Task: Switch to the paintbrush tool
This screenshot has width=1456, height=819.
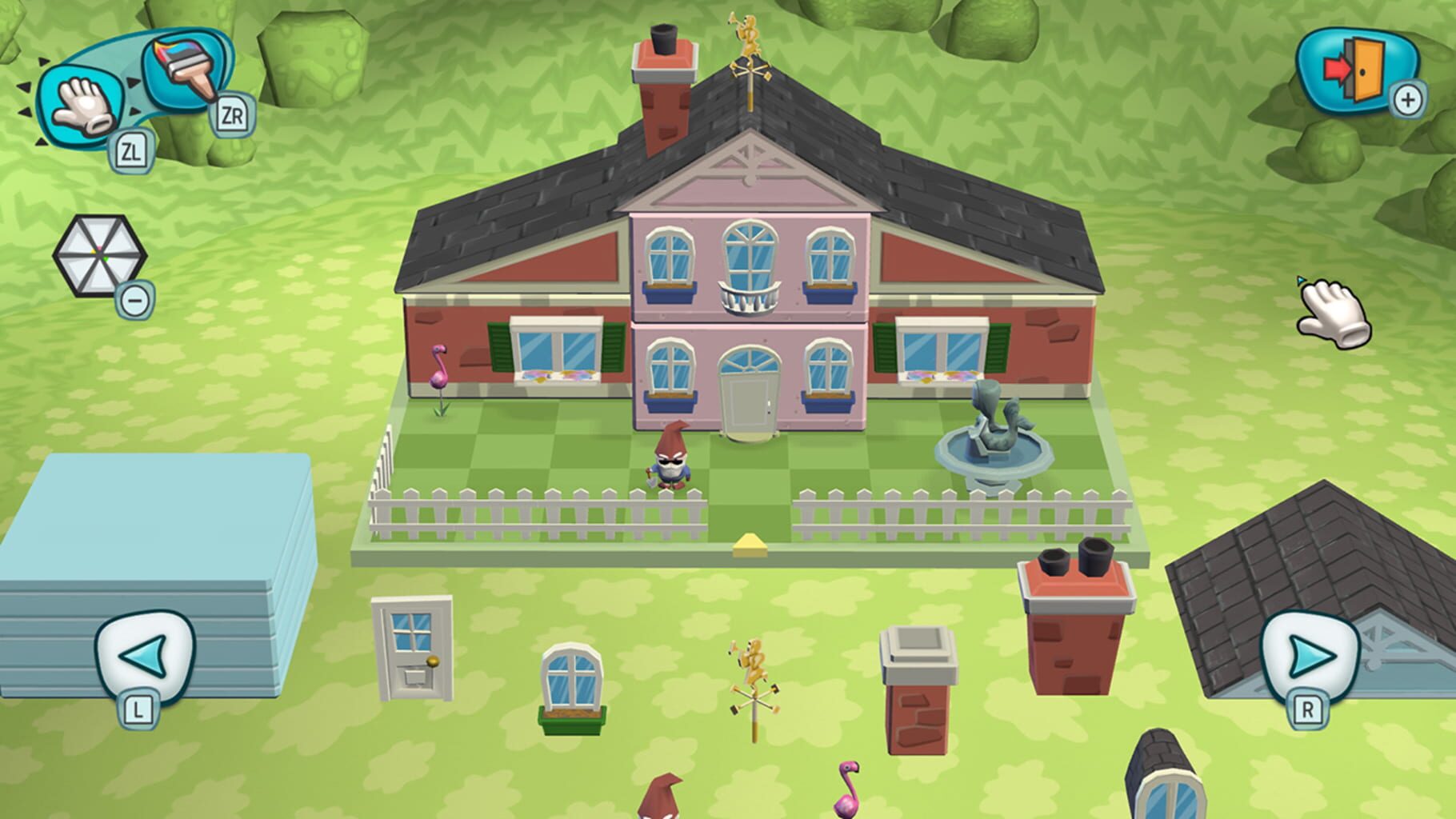Action: click(182, 76)
